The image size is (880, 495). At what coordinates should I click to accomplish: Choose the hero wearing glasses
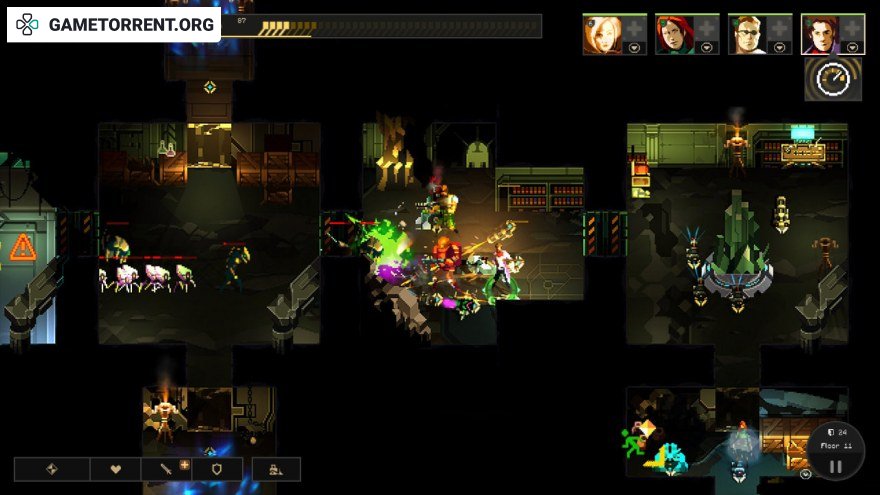pos(748,33)
